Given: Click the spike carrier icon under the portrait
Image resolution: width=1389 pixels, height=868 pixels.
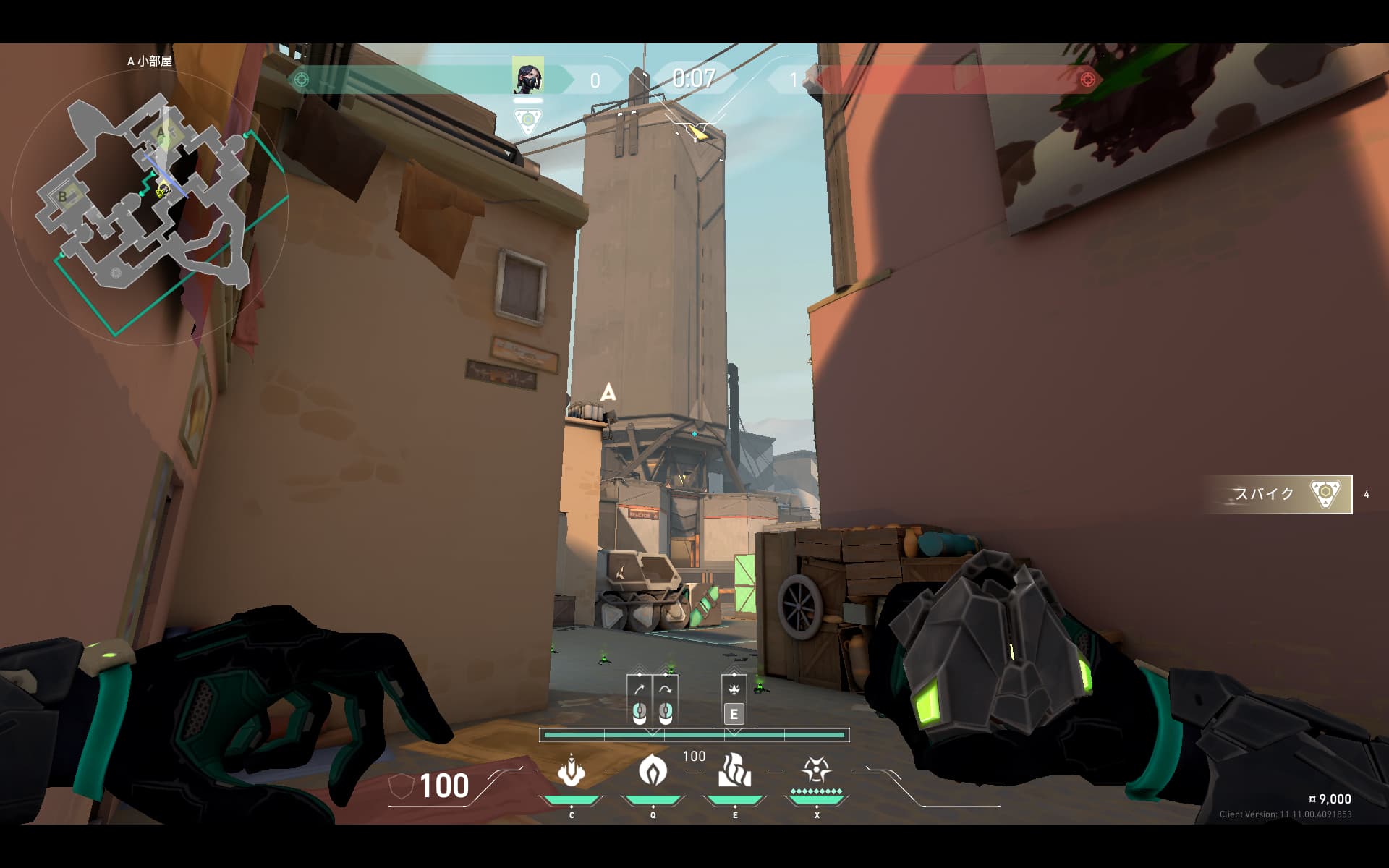Looking at the screenshot, I should pos(528,120).
